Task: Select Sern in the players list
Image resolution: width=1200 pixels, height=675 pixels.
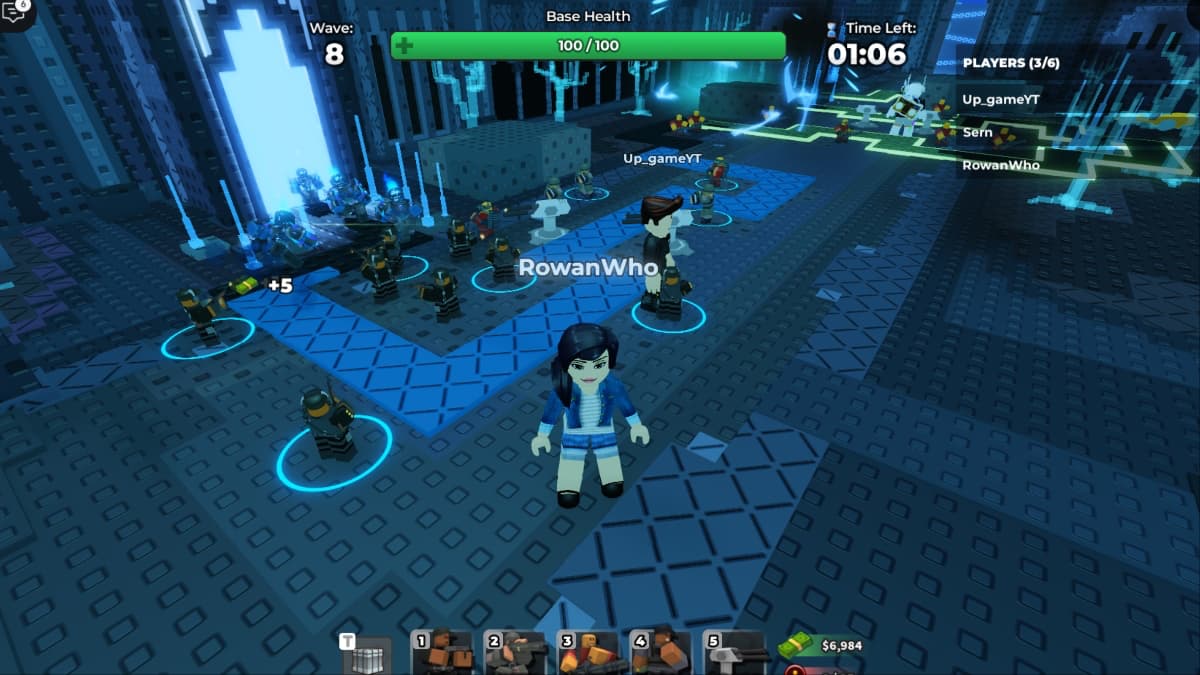Action: pyautogui.click(x=978, y=132)
